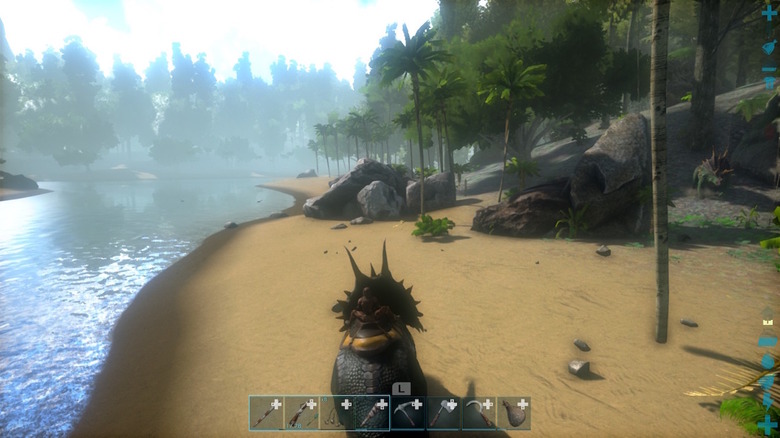Viewport: 780px width, 438px height.
Task: Choose the bola hotbar slot
Action: [337, 413]
